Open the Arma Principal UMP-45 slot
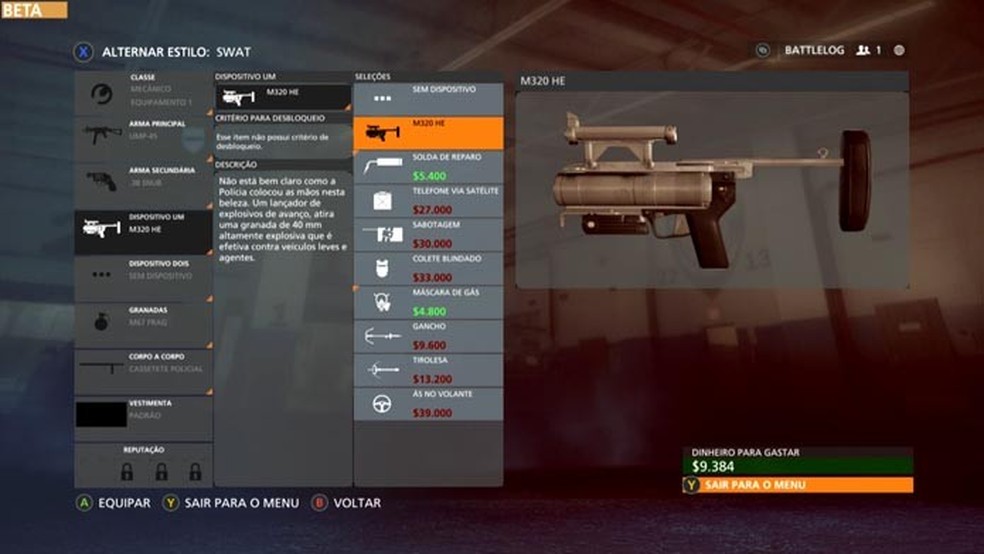This screenshot has width=984, height=554. pos(143,136)
